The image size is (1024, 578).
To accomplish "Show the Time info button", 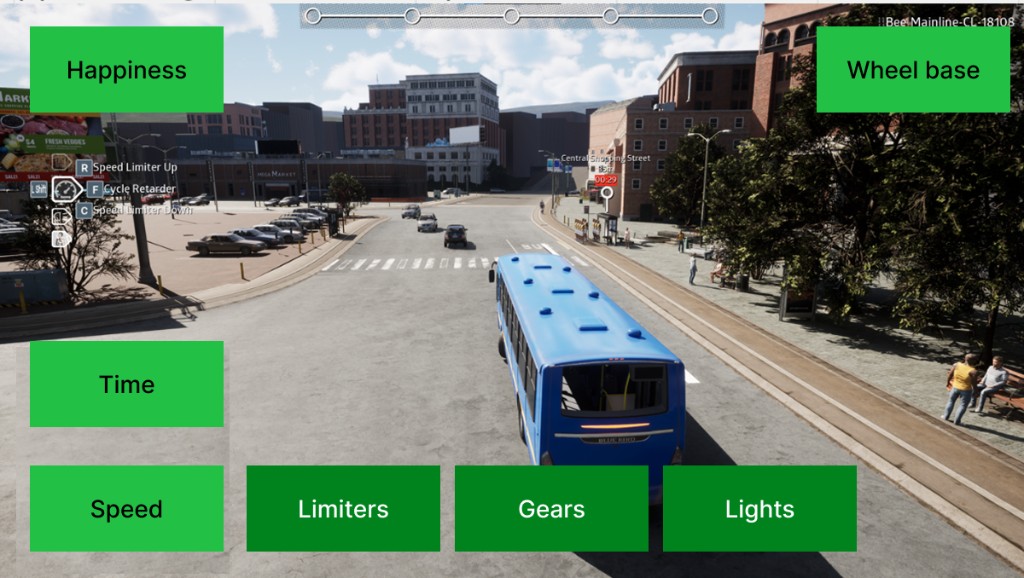I will pos(126,384).
